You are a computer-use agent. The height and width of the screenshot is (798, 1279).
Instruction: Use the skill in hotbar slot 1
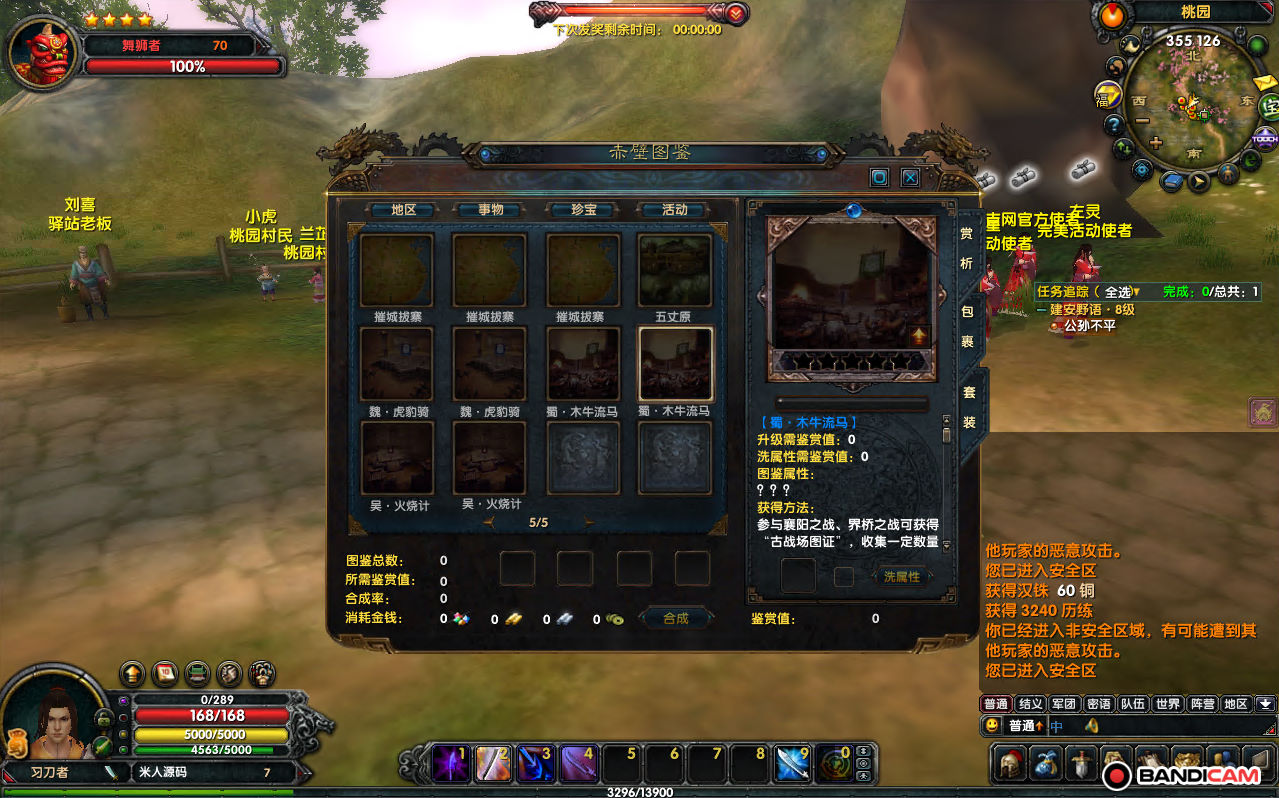pyautogui.click(x=450, y=764)
